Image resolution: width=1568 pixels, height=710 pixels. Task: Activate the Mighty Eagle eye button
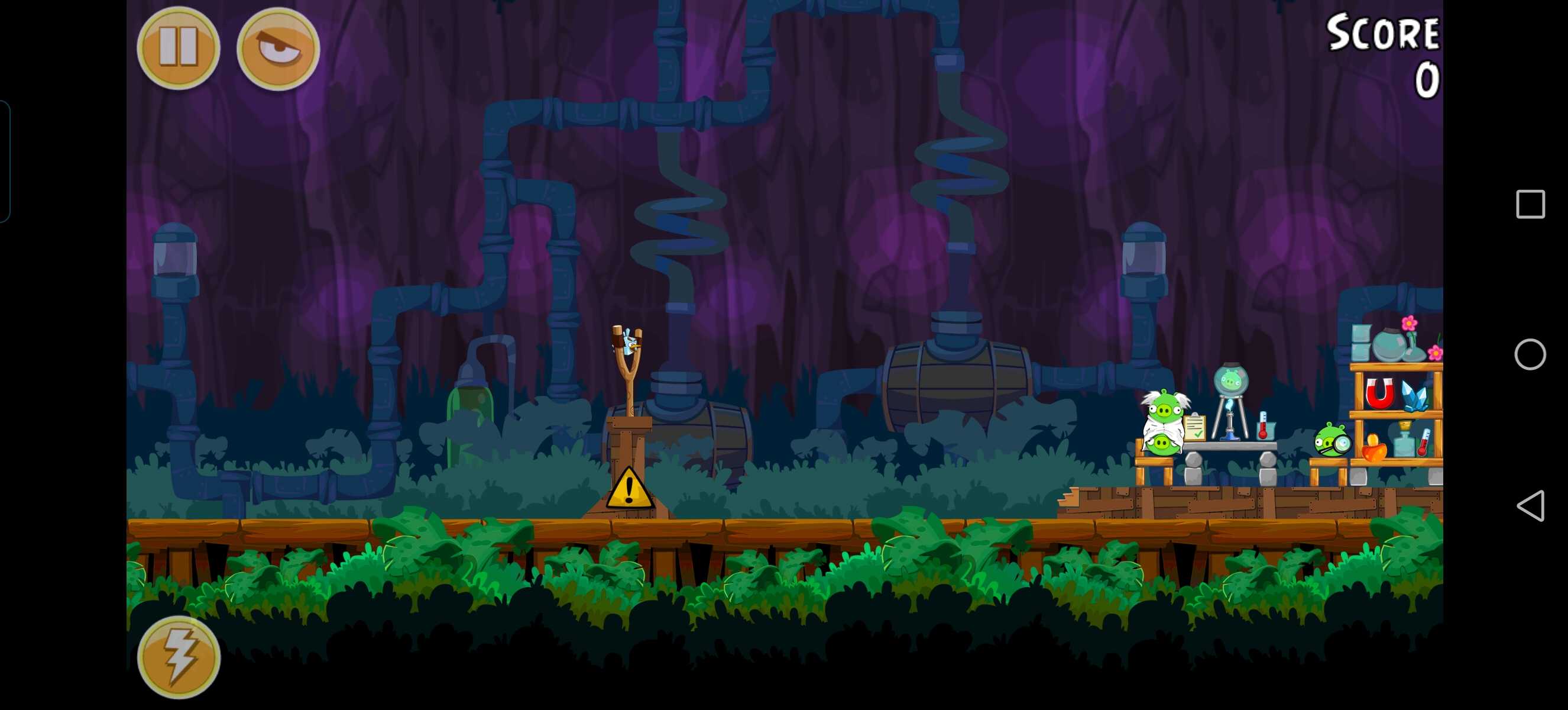point(278,47)
